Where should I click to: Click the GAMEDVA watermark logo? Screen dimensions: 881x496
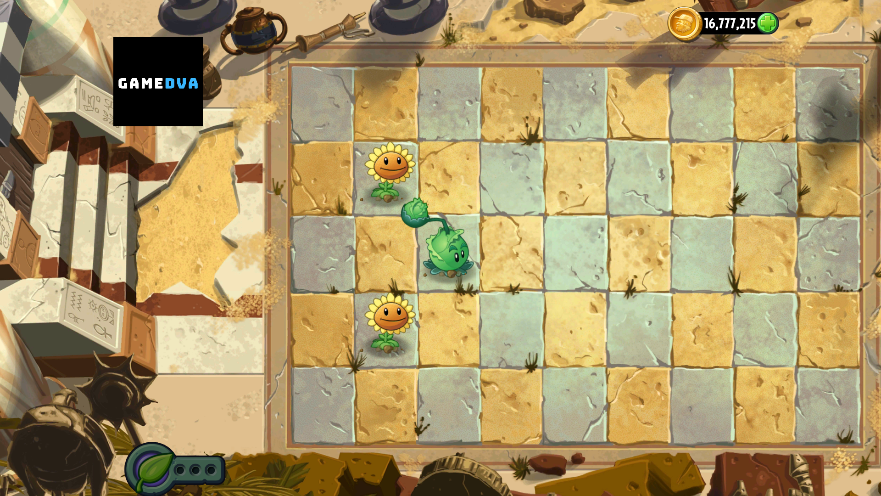pyautogui.click(x=158, y=82)
